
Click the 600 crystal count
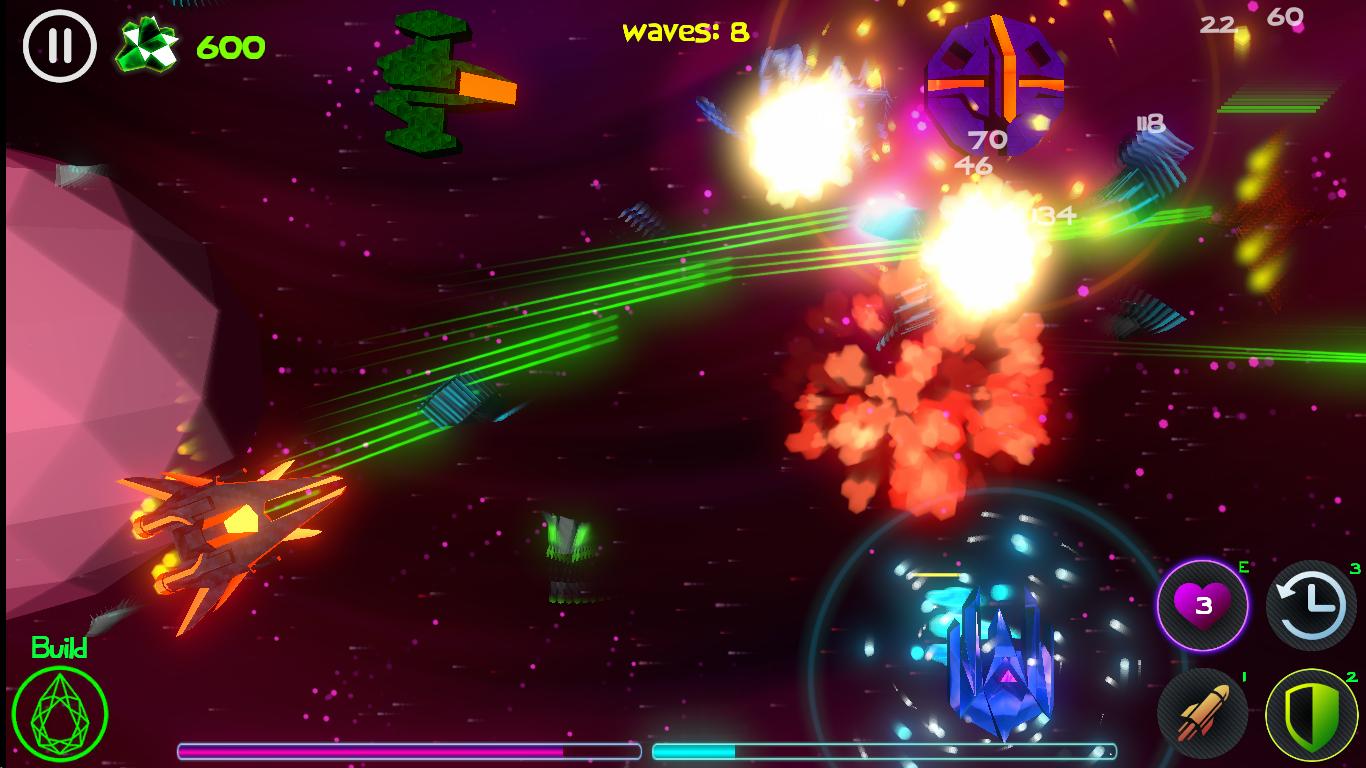coord(230,45)
